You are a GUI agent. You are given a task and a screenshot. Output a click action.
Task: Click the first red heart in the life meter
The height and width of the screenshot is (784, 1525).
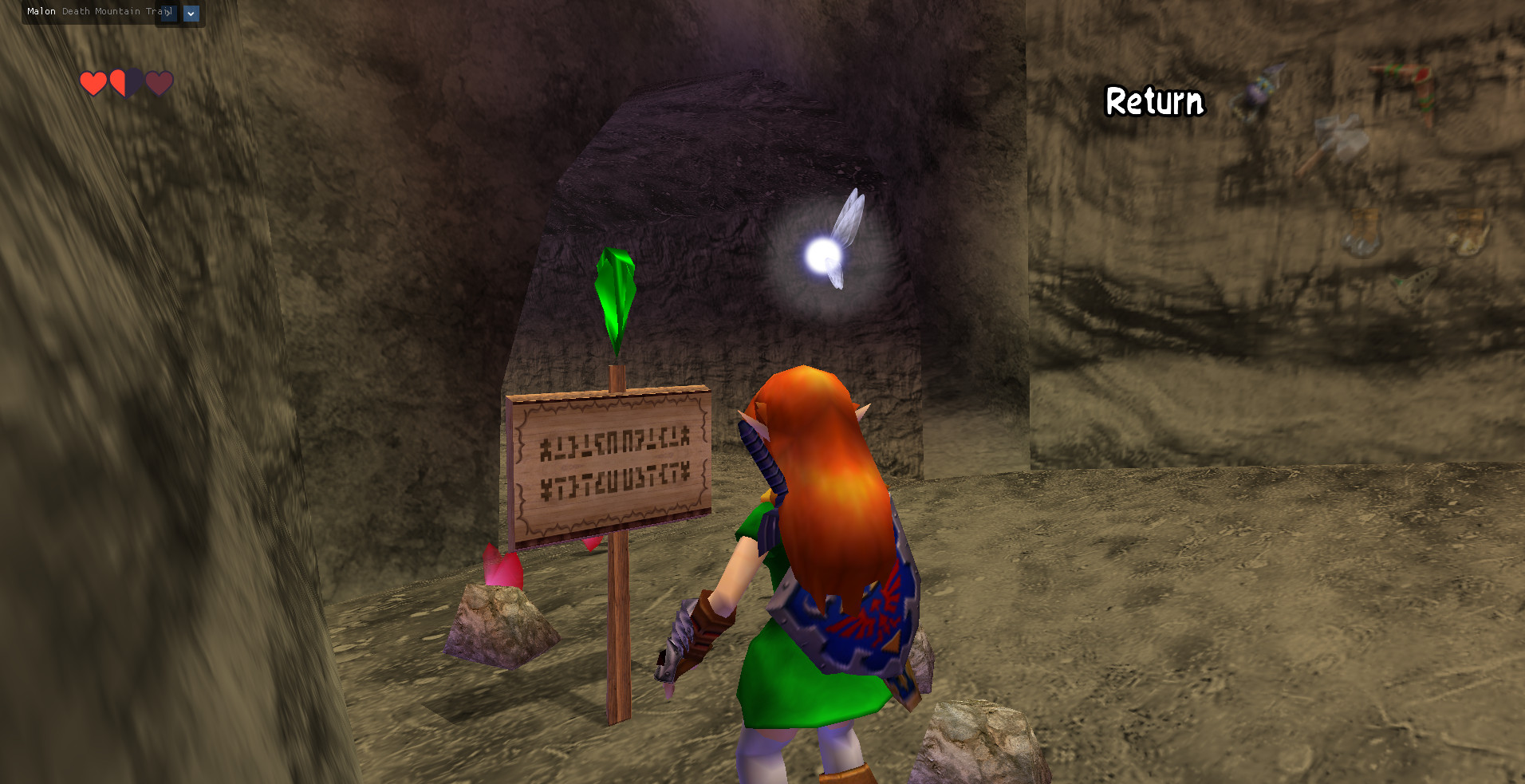coord(93,82)
